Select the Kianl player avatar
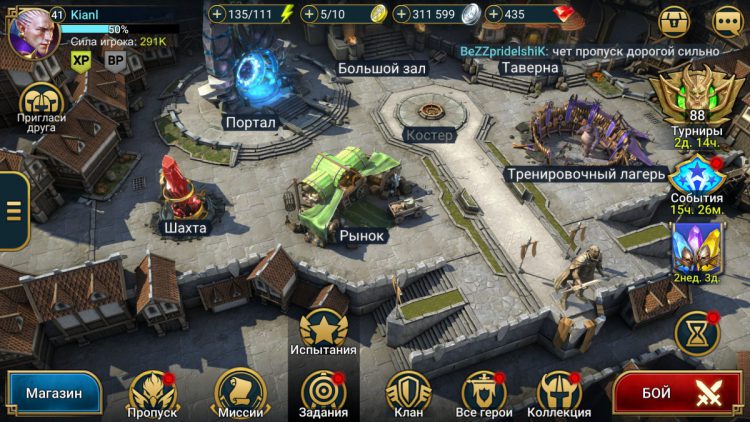The width and height of the screenshot is (750, 422). pyautogui.click(x=30, y=30)
